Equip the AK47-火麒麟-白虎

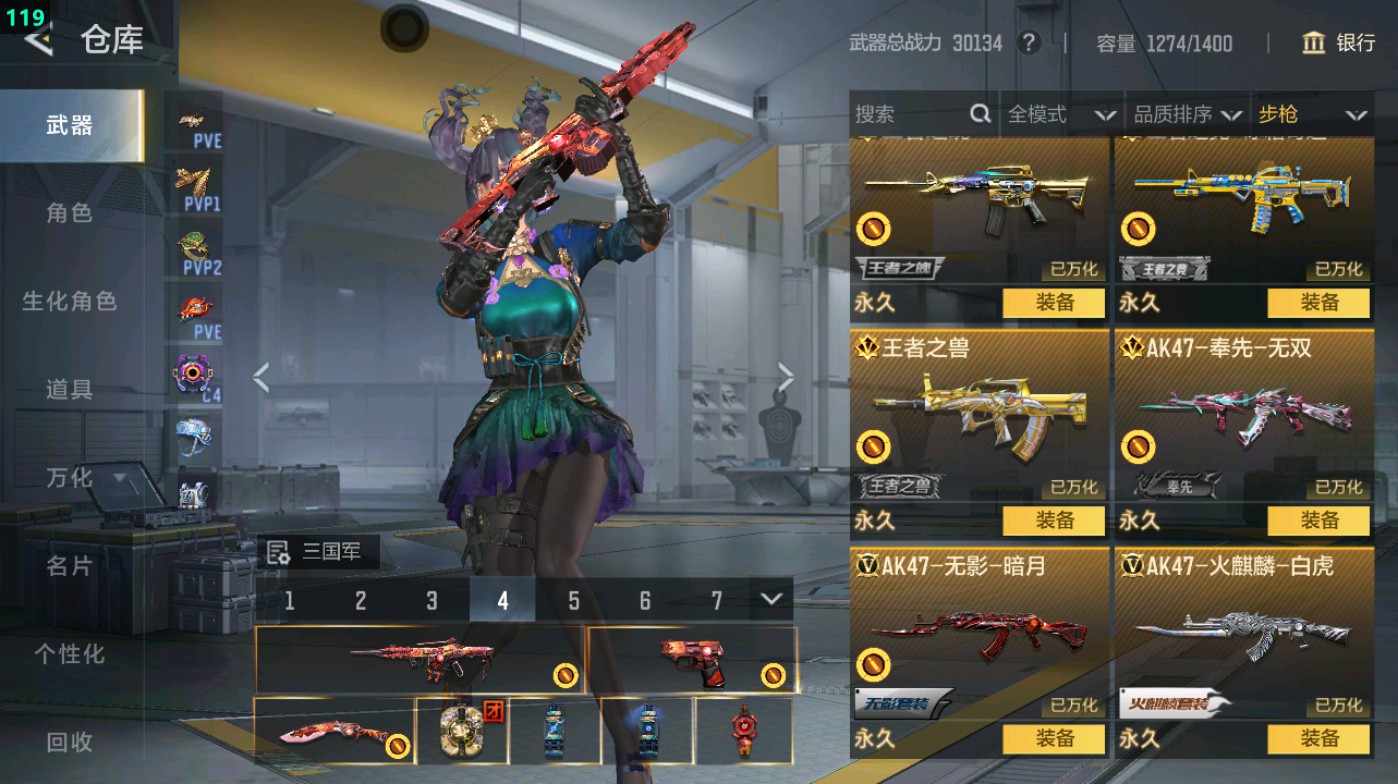[x=1319, y=739]
